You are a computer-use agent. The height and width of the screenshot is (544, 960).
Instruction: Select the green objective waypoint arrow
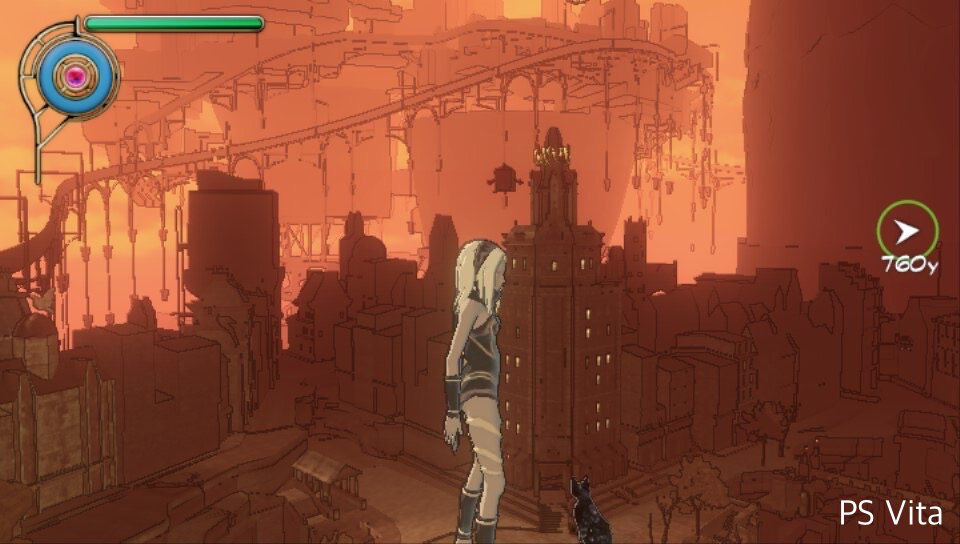coord(907,232)
